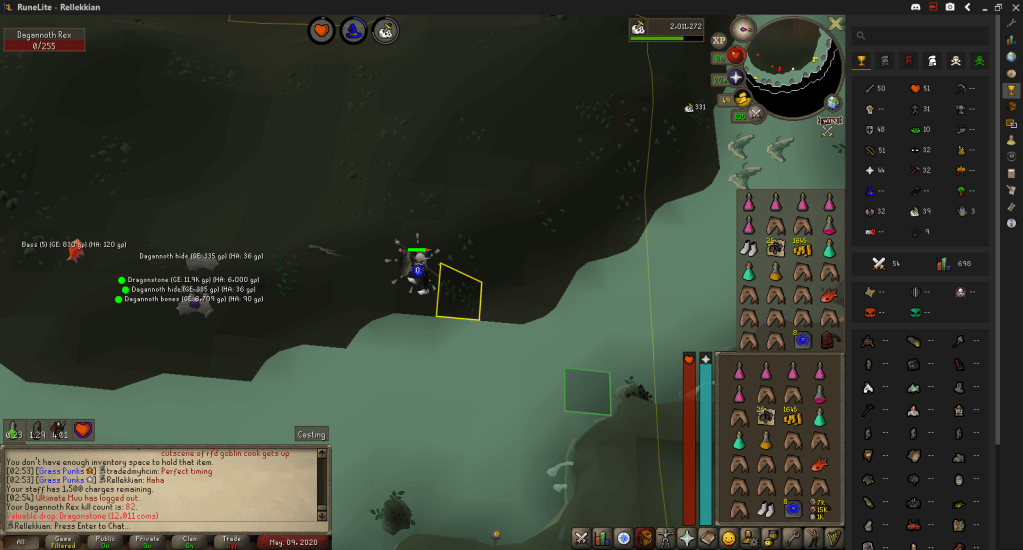Open the Combat Options tab
The height and width of the screenshot is (550, 1023).
coord(580,538)
